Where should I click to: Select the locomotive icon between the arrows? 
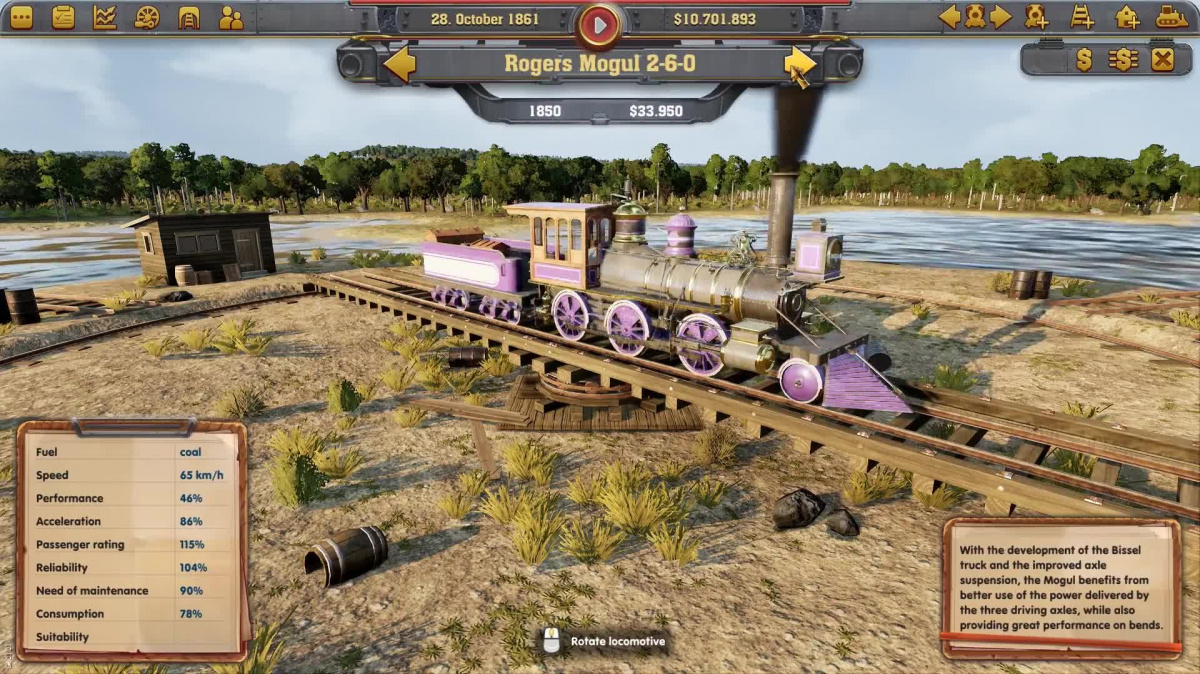pos(974,17)
